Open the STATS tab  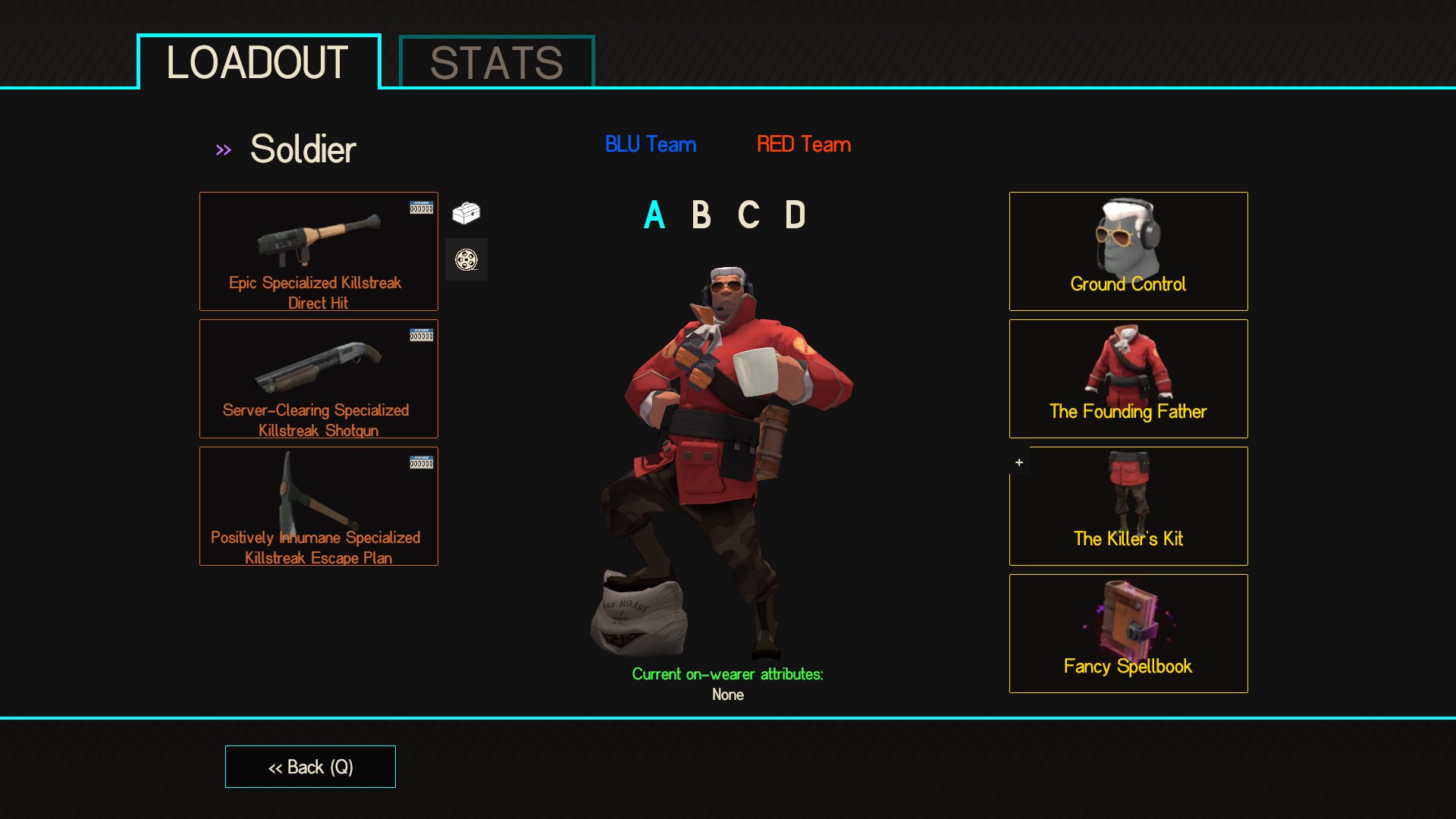(x=497, y=62)
